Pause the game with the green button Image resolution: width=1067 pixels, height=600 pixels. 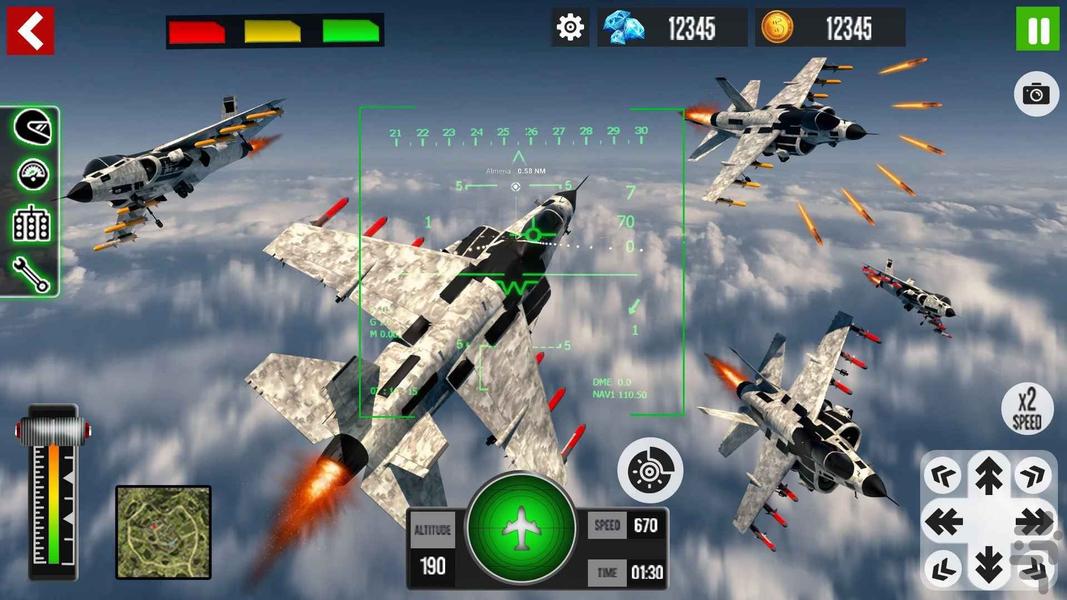click(1037, 29)
